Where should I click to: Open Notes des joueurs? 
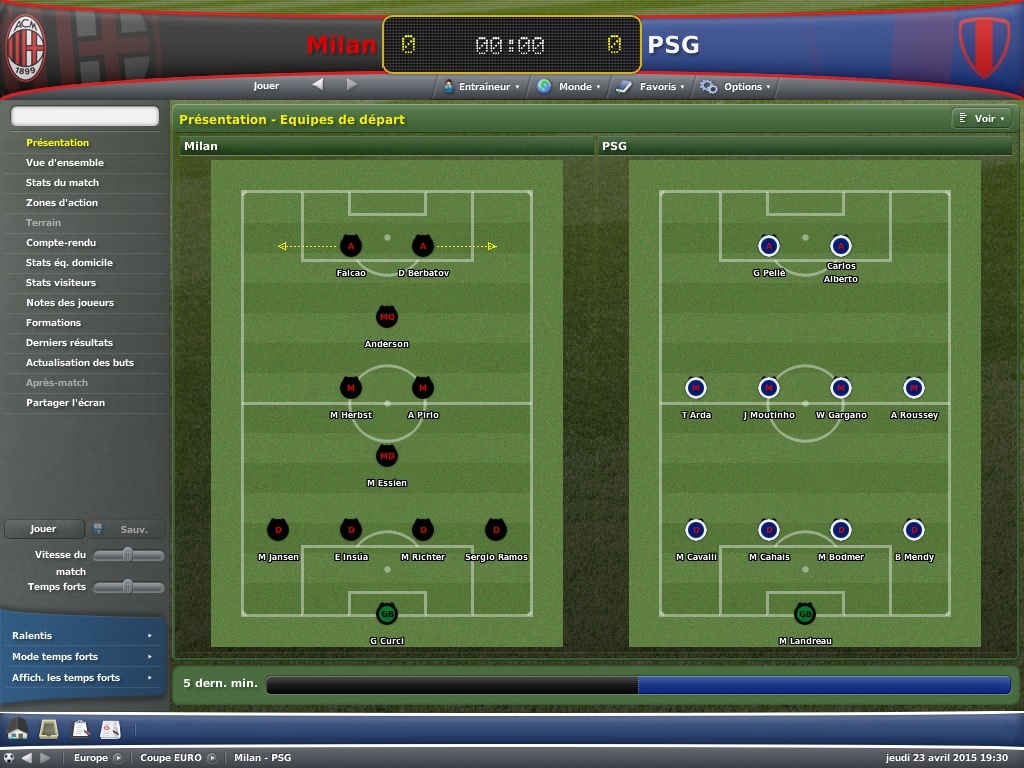click(x=70, y=303)
